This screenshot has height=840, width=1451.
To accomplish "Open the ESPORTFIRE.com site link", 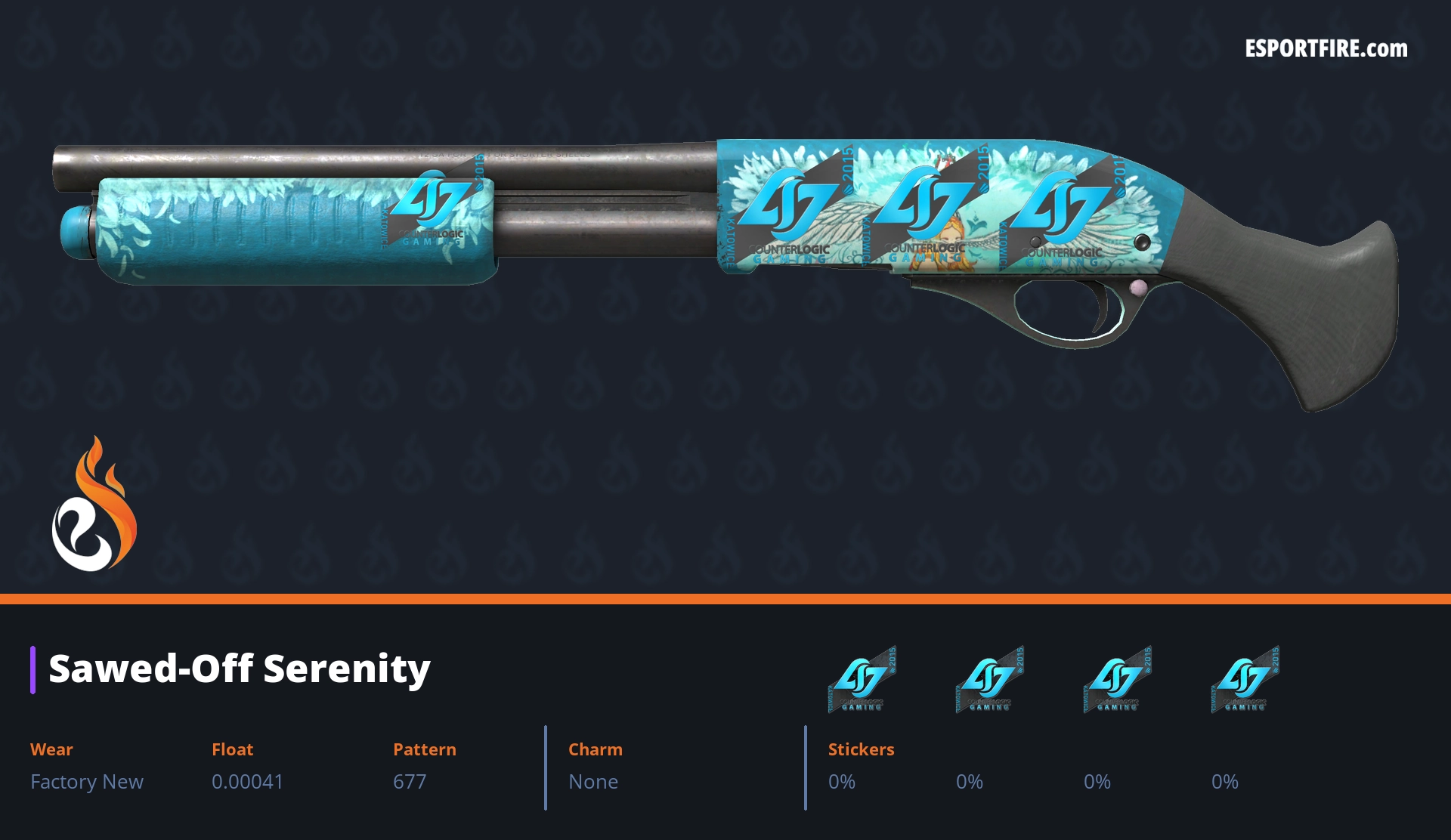I will [x=1326, y=49].
